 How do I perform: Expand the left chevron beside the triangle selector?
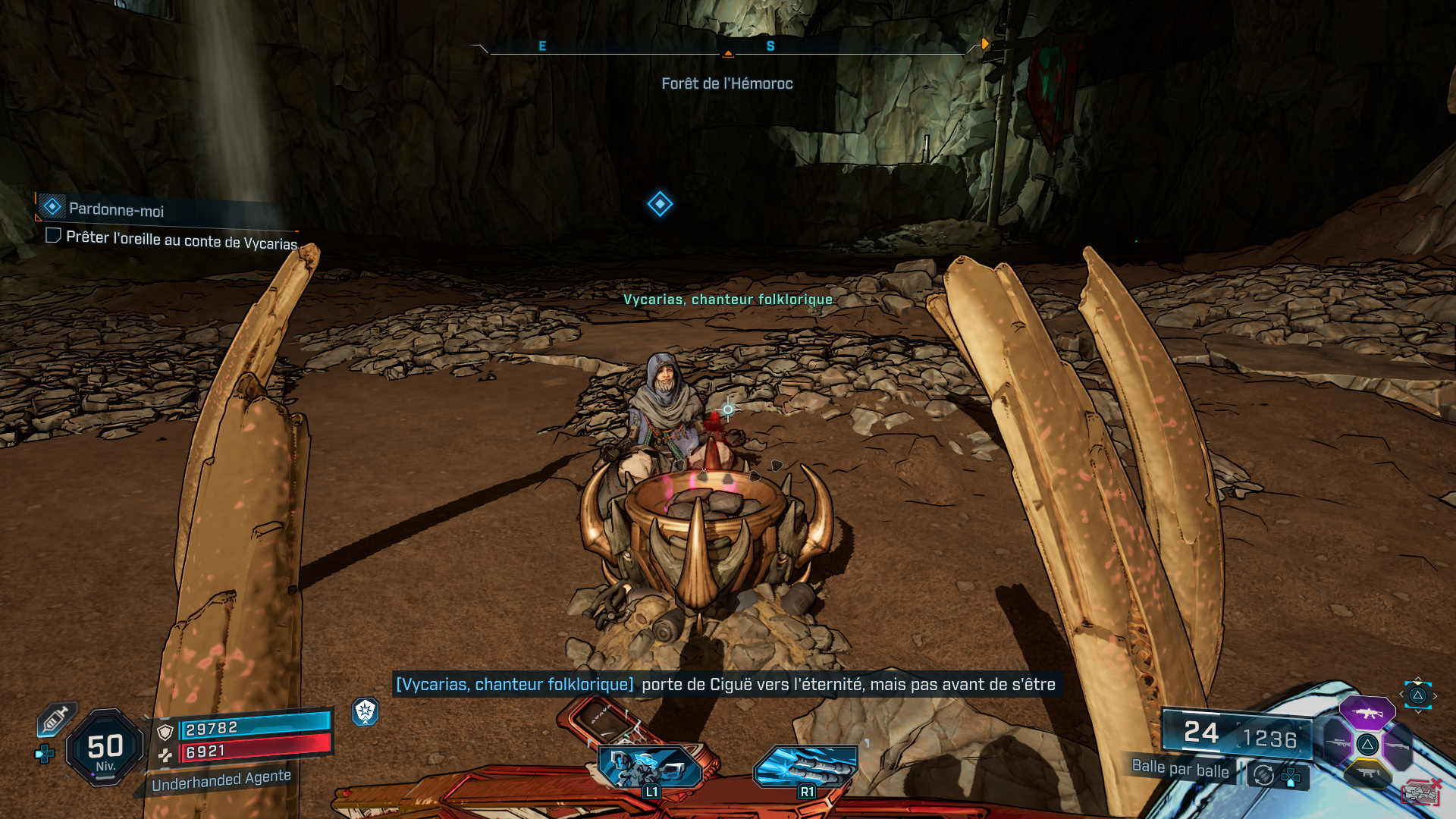pyautogui.click(x=1402, y=693)
